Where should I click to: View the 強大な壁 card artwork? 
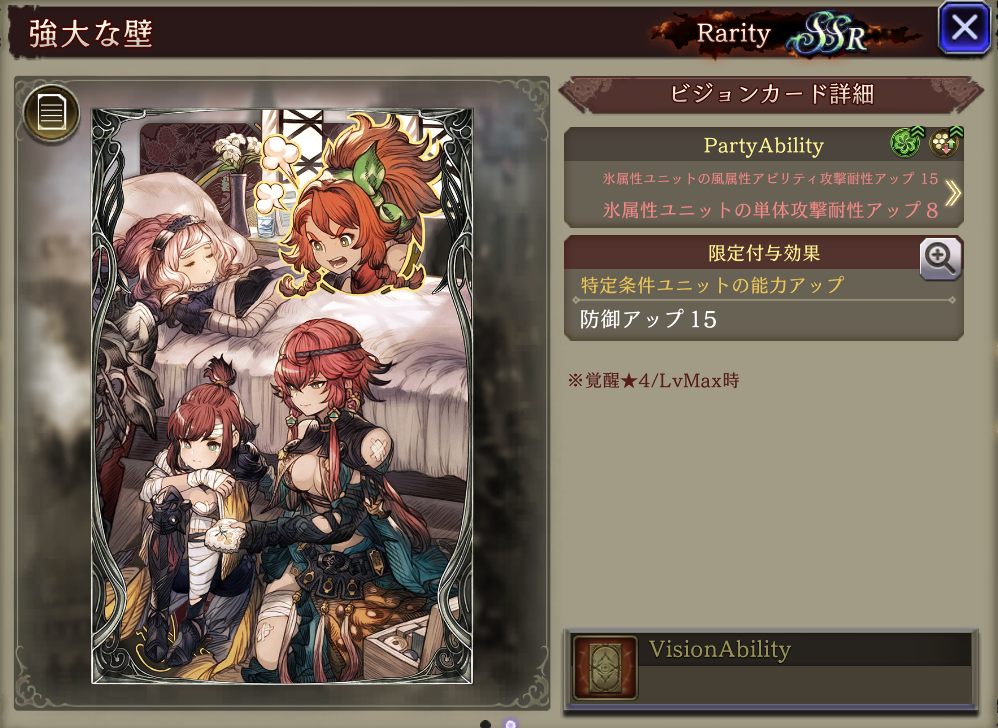pos(282,395)
